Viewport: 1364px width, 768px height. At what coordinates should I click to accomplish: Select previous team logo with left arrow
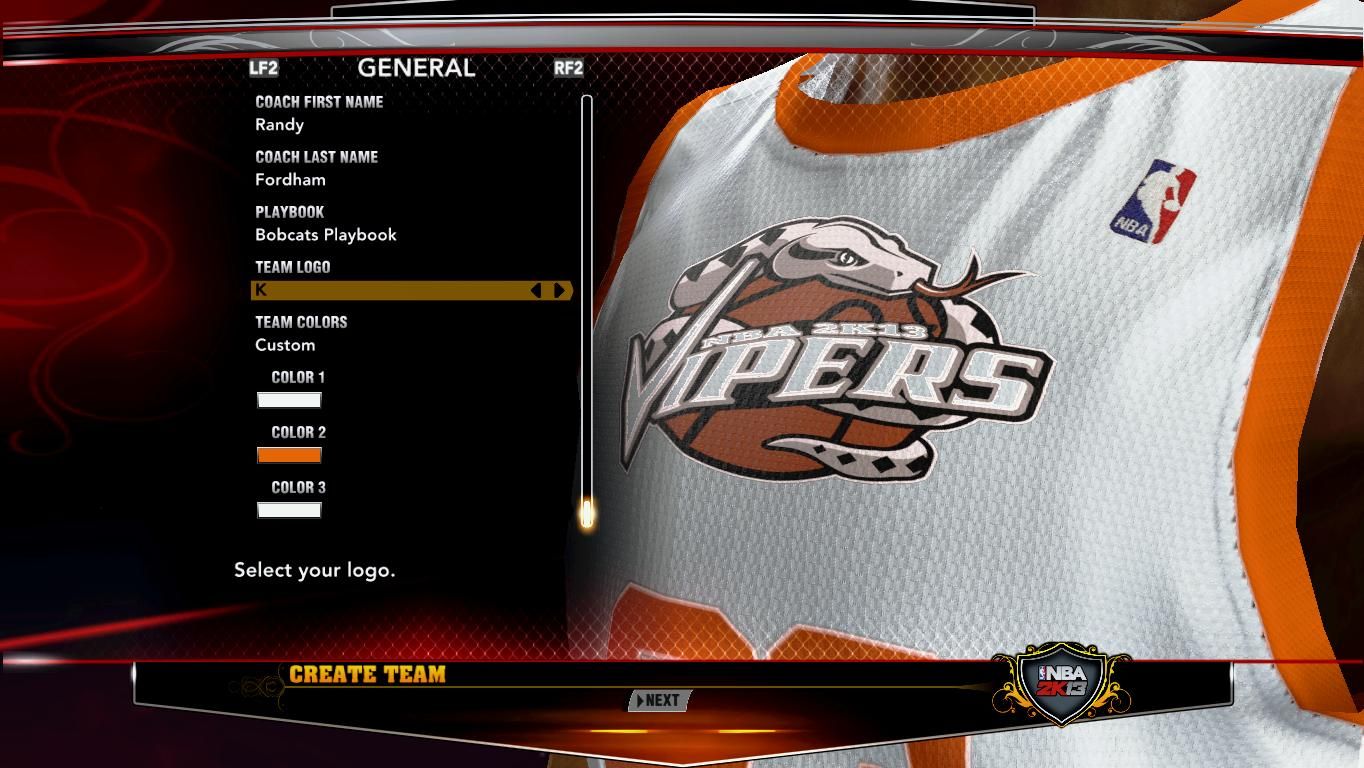click(x=536, y=290)
